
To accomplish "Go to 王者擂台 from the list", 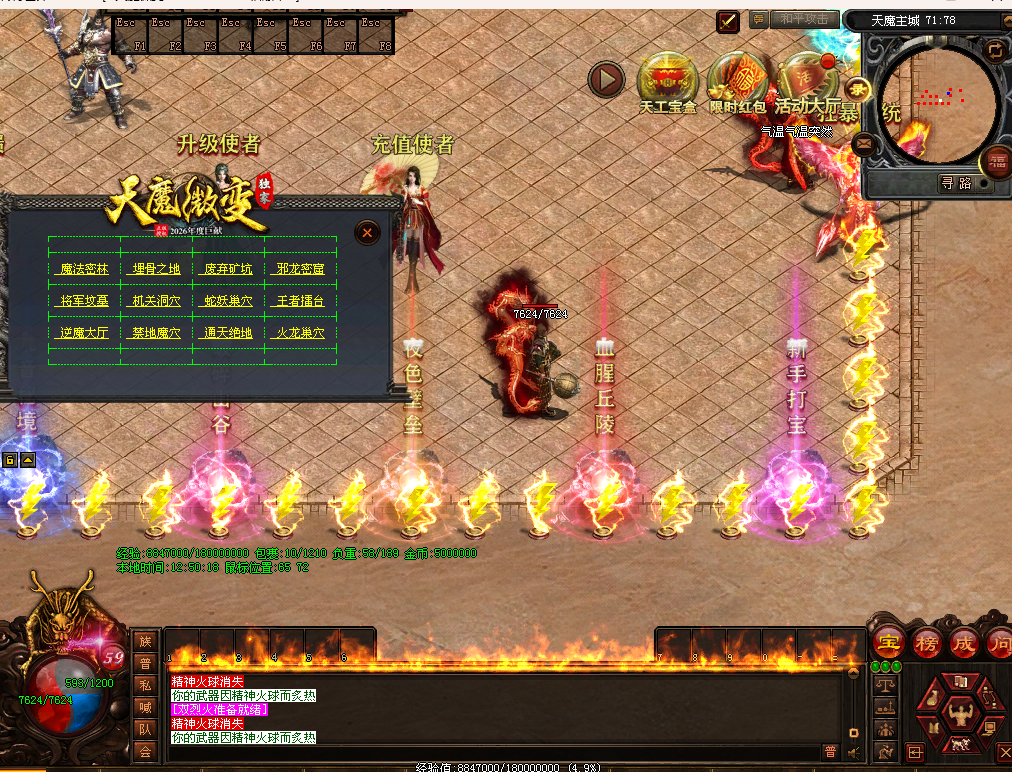I will [300, 301].
